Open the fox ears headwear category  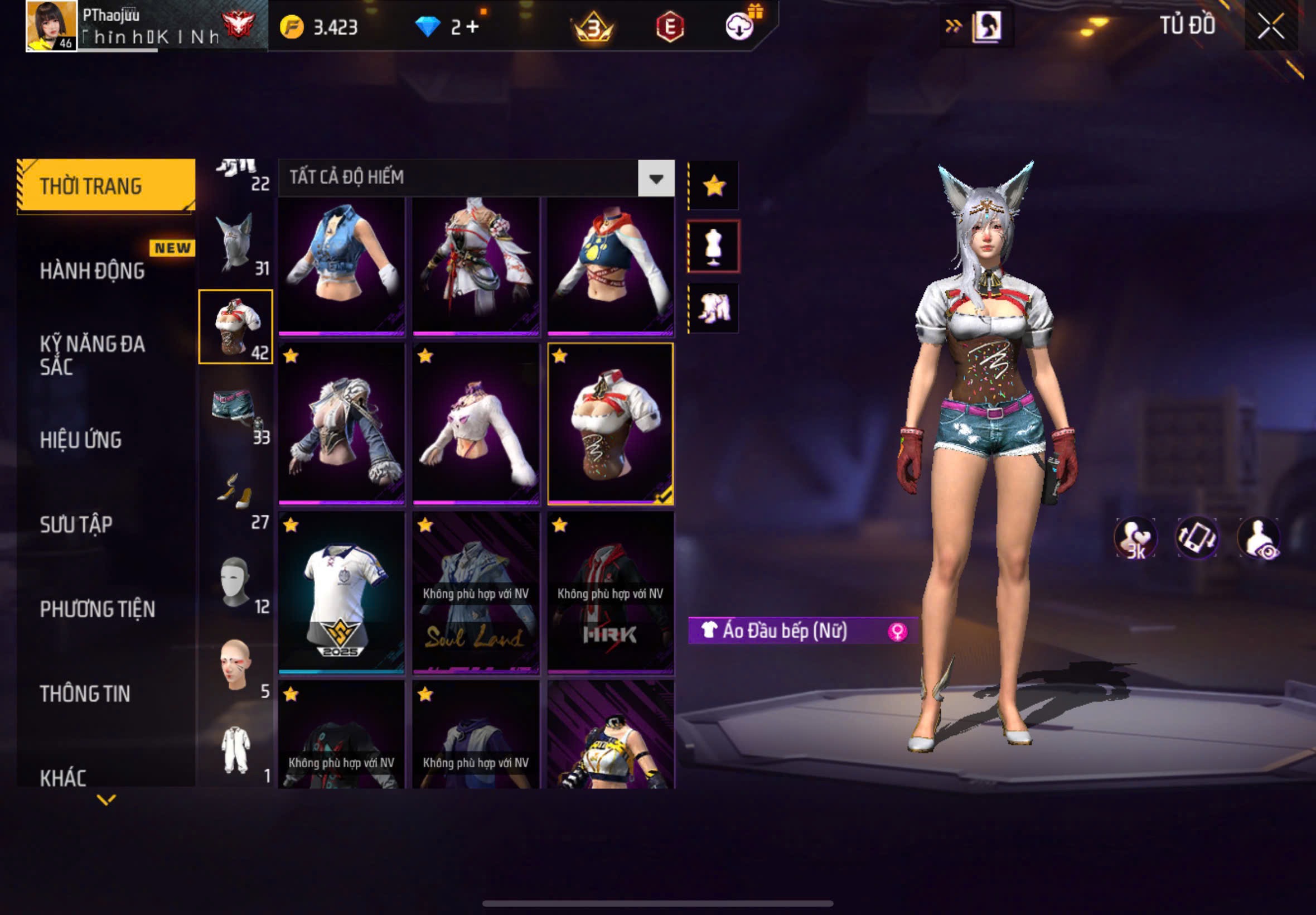tap(235, 243)
